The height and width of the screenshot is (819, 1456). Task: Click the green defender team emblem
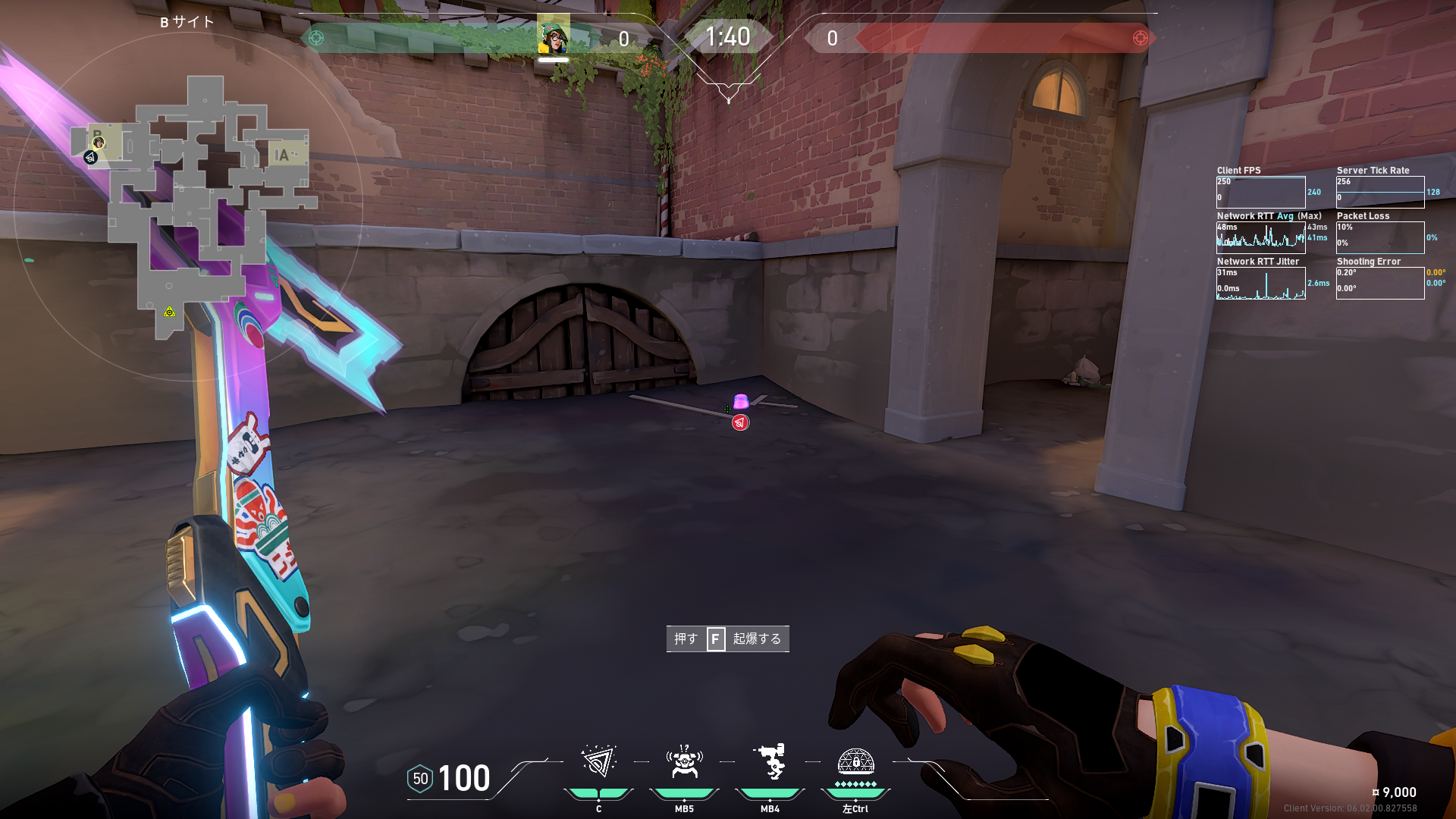tap(316, 38)
